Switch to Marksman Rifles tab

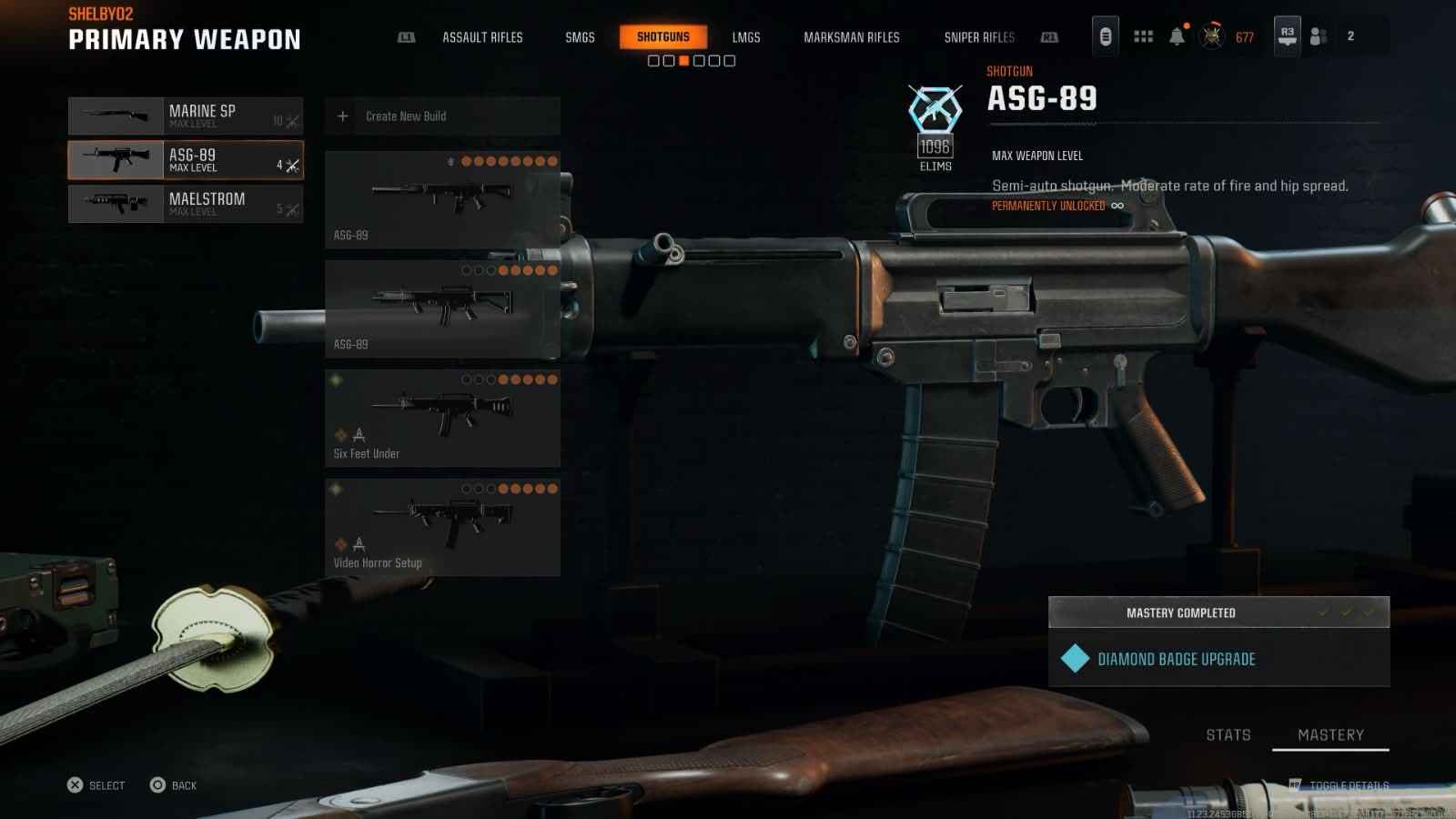851,37
